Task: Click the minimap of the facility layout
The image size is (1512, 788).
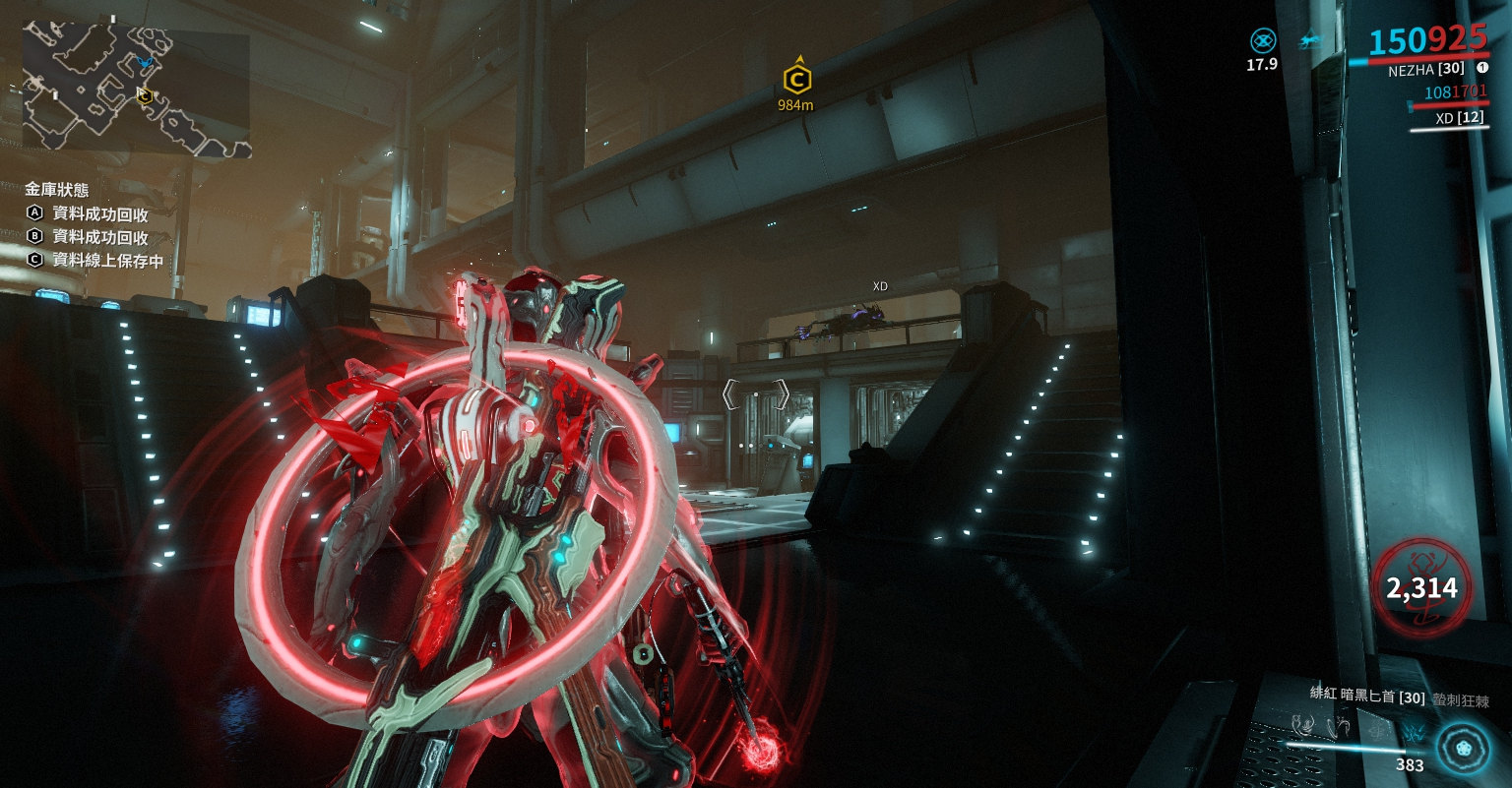Action: click(137, 91)
